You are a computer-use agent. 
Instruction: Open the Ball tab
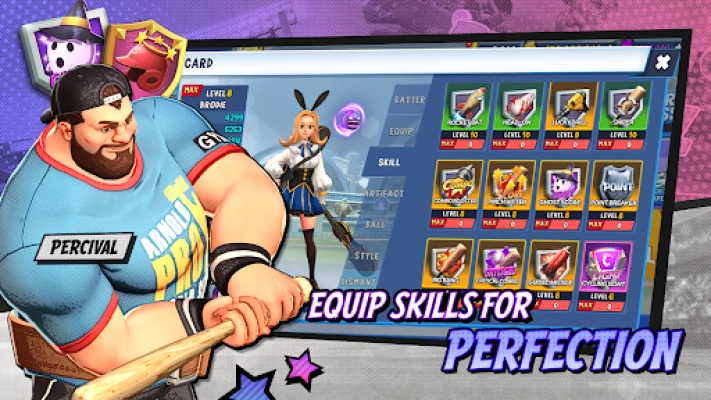[x=376, y=224]
